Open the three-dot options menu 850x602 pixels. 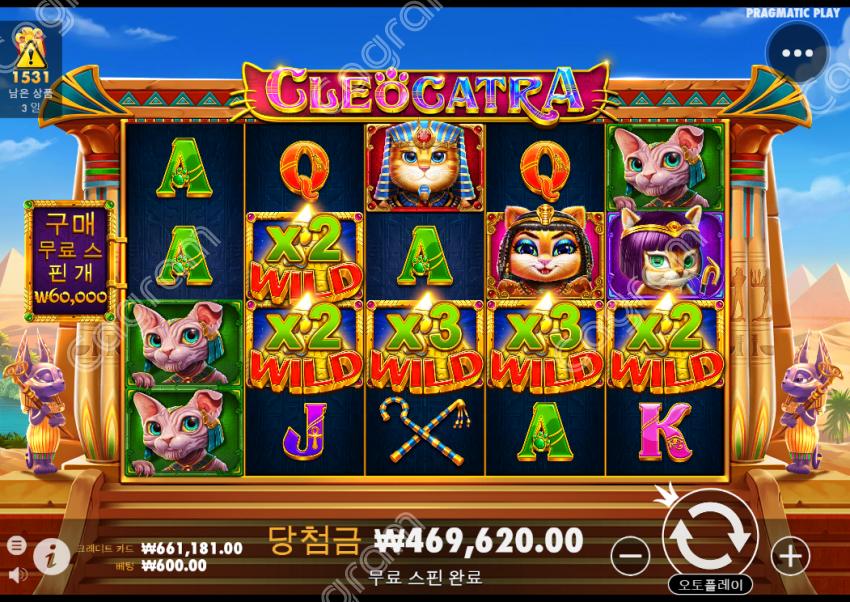[797, 53]
